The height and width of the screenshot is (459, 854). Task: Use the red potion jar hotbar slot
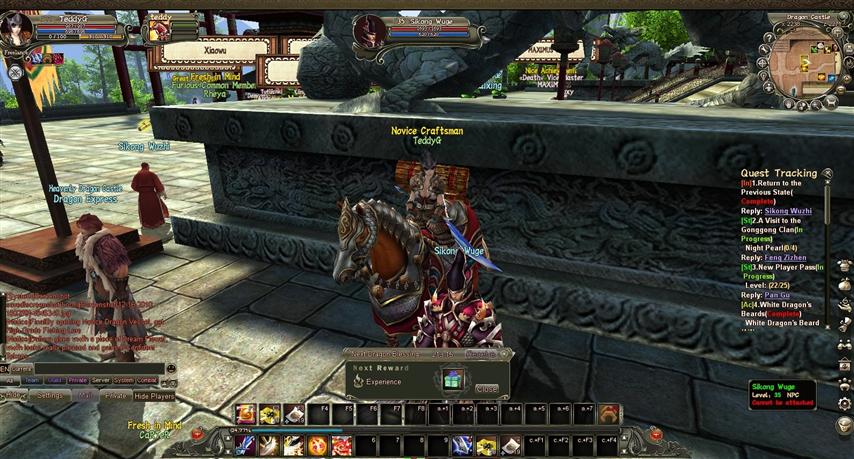pos(246,414)
